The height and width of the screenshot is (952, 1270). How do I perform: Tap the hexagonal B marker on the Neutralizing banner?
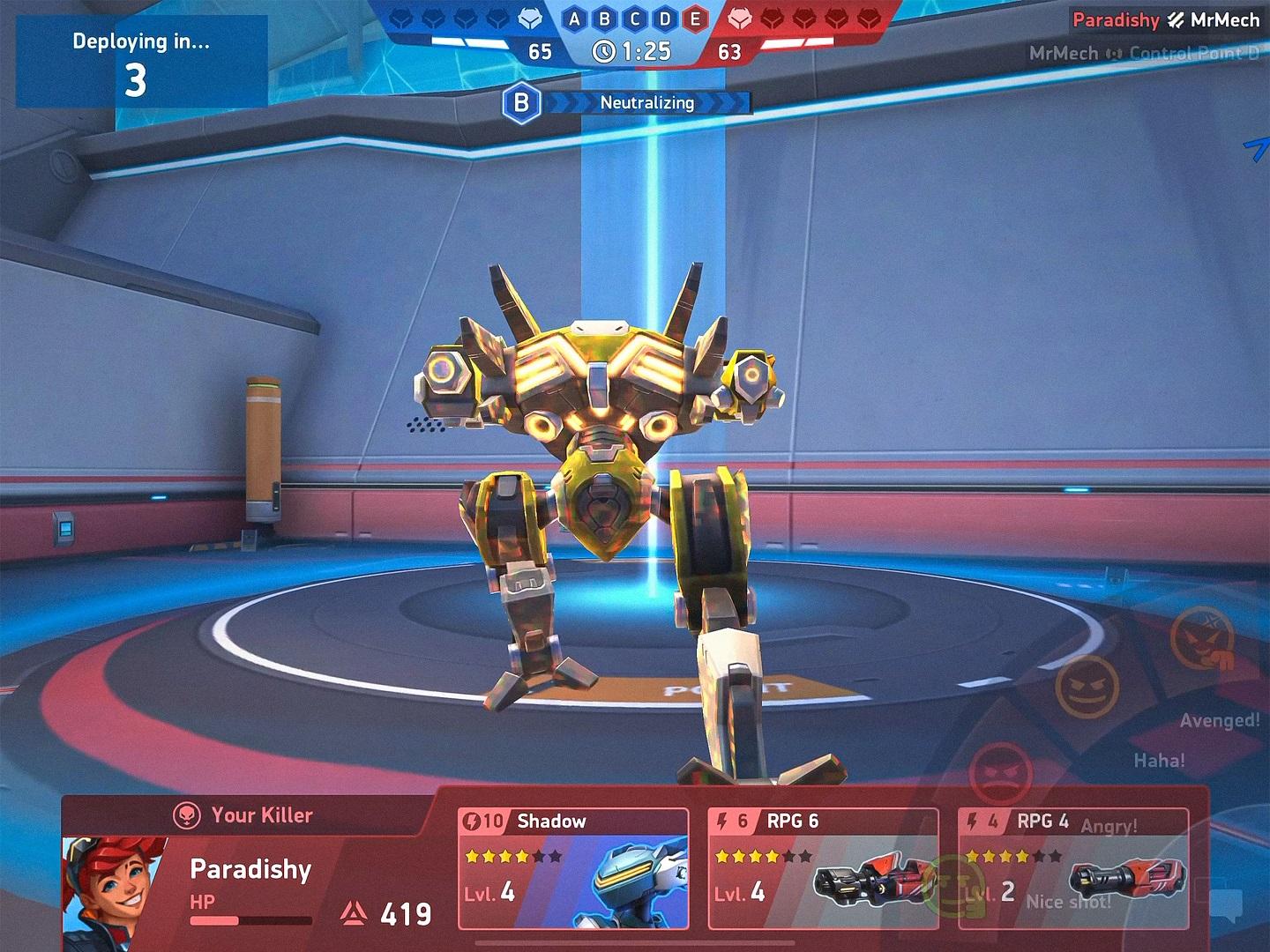click(521, 103)
